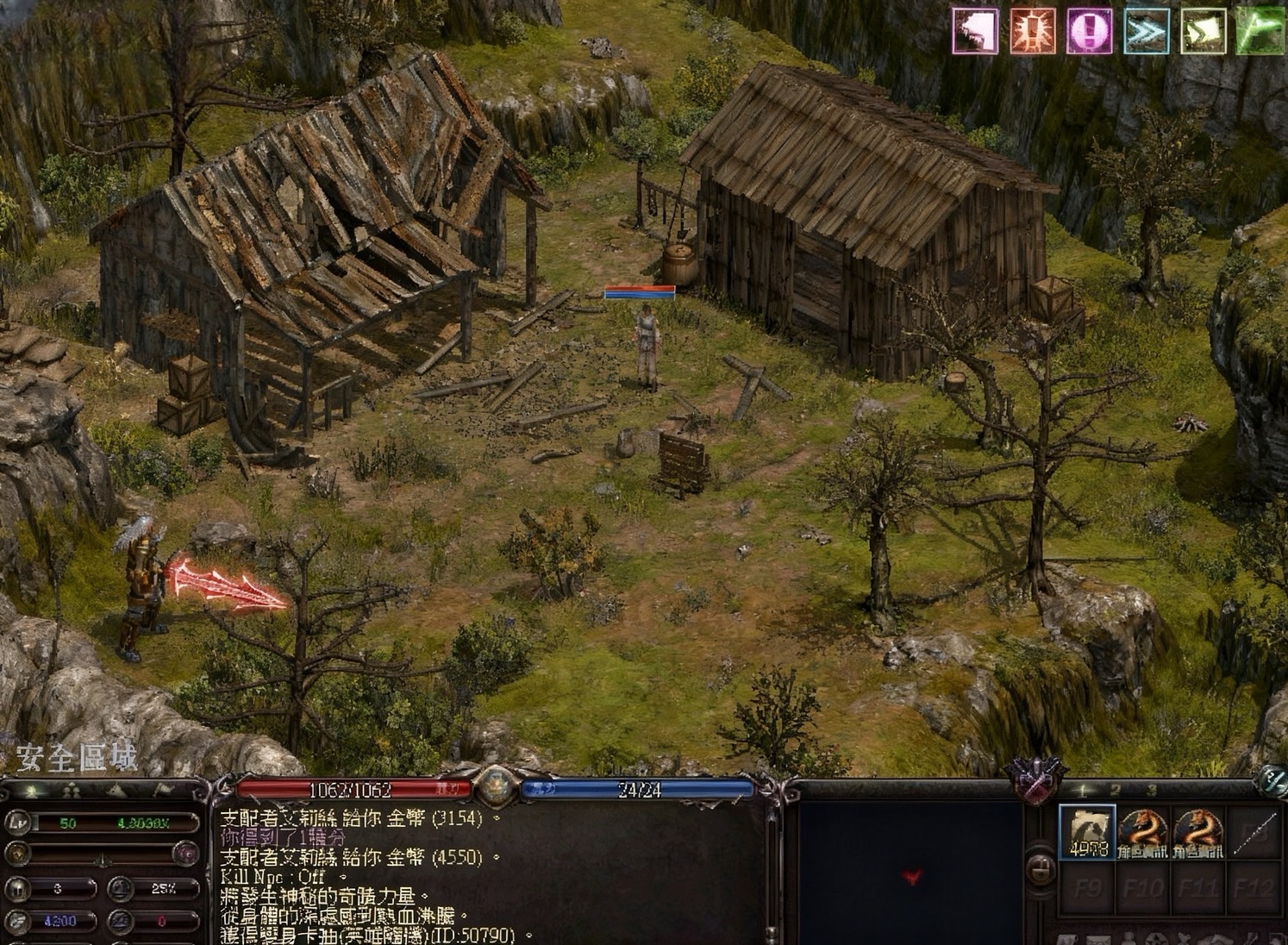Screen dimensions: 1288x945
Task: Select the orange glowing pillar buff icon
Action: pyautogui.click(x=1032, y=32)
